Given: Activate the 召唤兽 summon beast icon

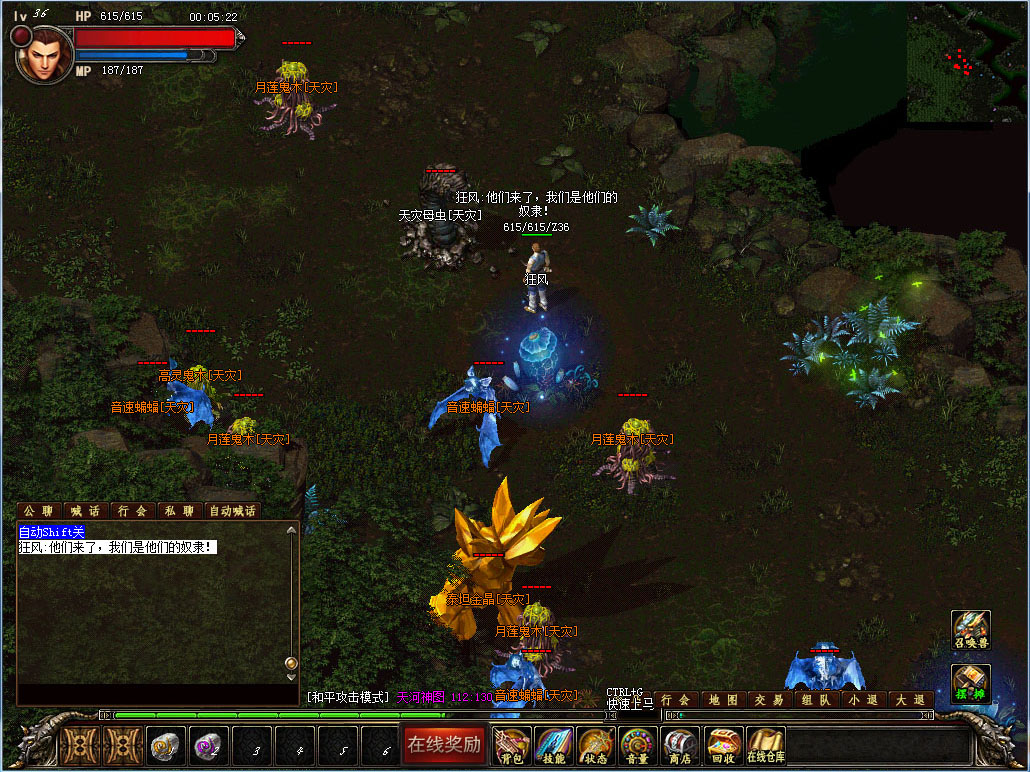Looking at the screenshot, I should (970, 630).
